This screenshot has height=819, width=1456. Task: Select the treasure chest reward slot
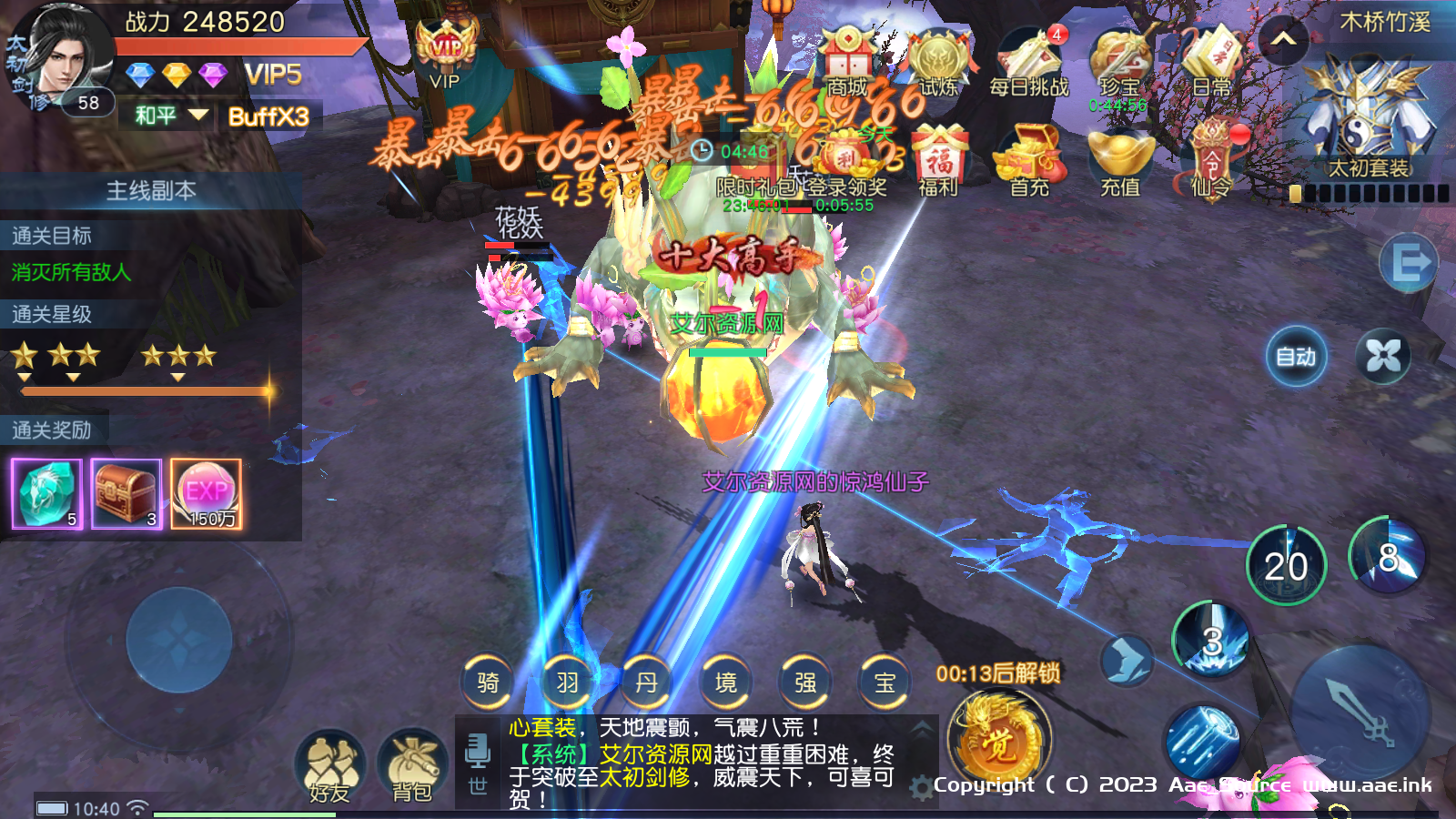click(126, 493)
